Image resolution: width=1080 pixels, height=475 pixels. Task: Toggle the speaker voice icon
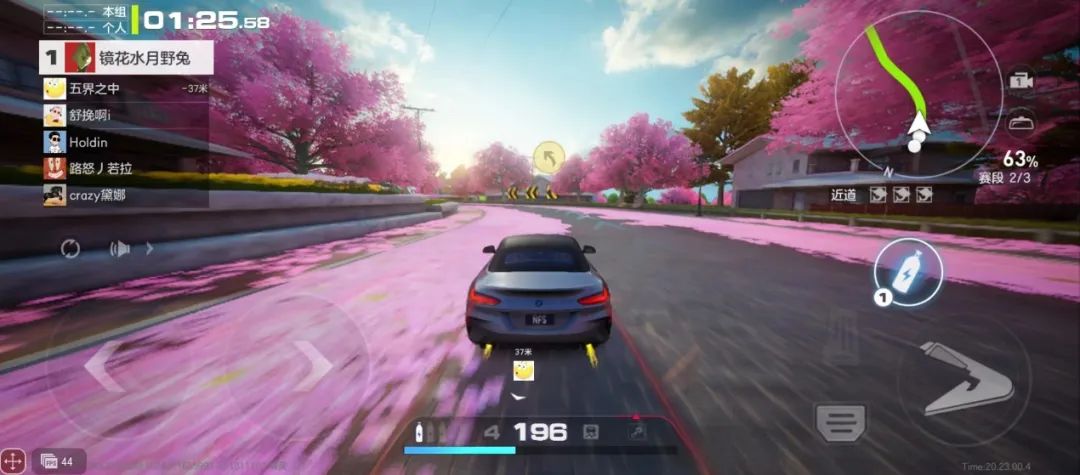120,248
